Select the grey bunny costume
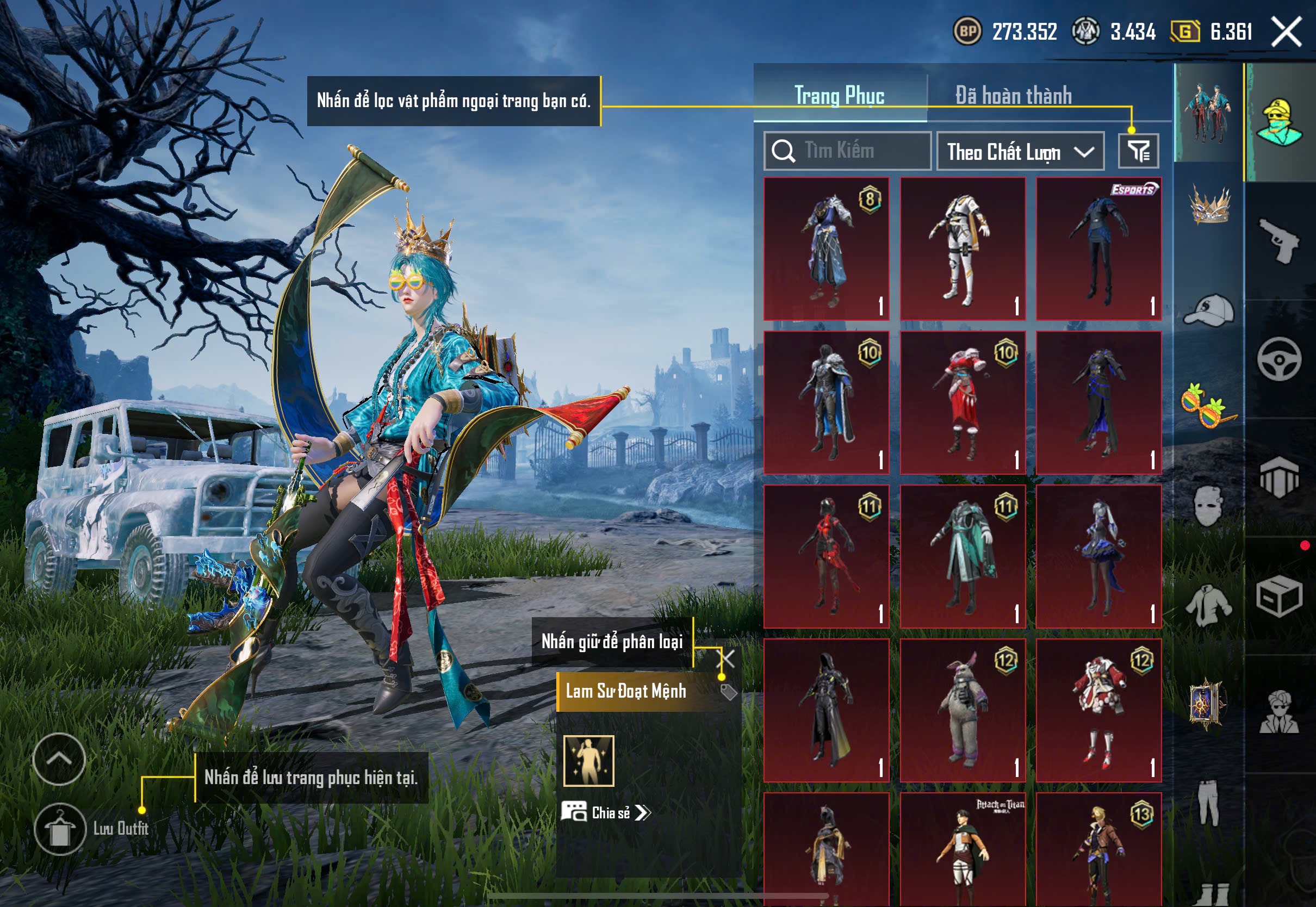 click(x=963, y=710)
